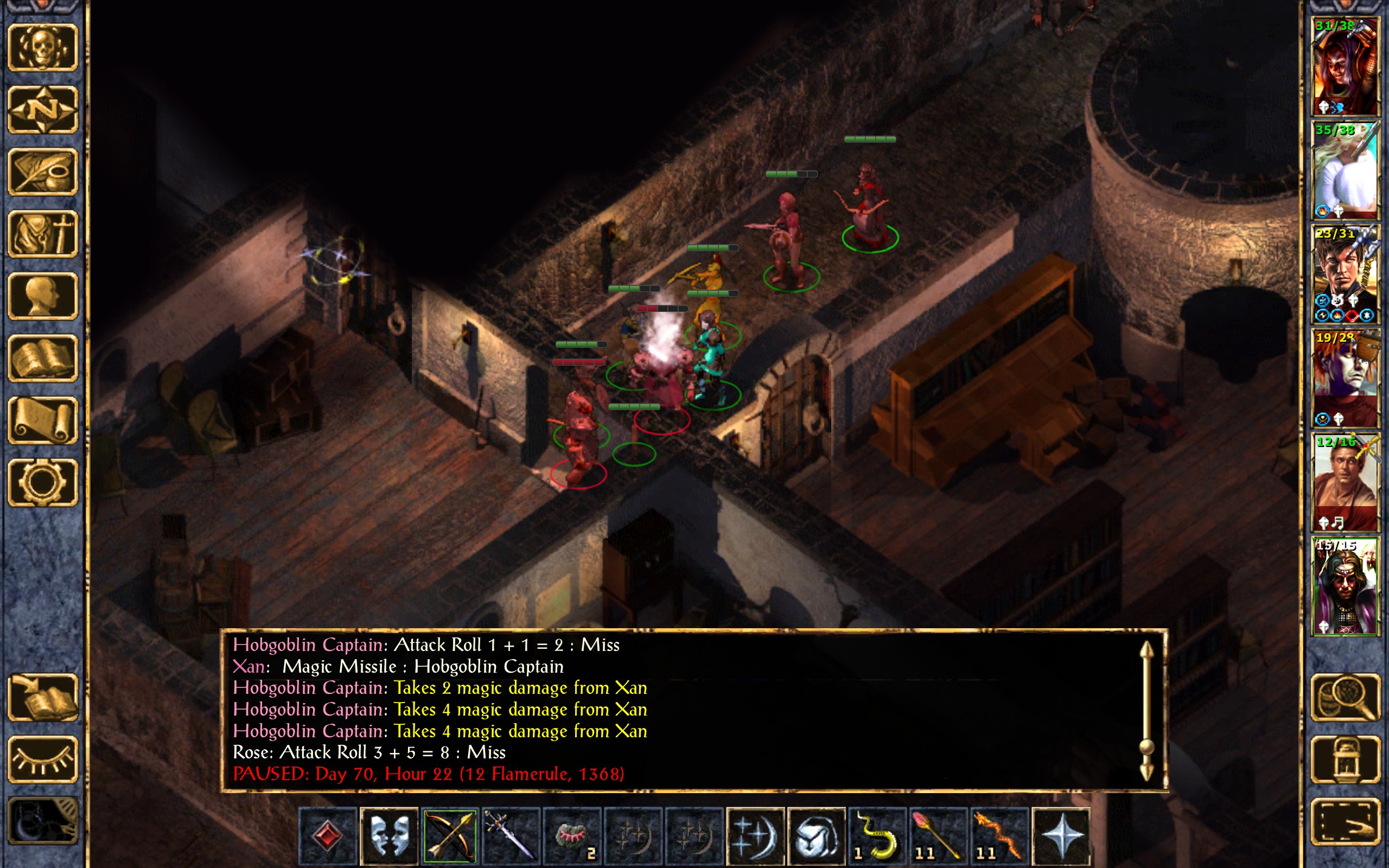This screenshot has width=1389, height=868.
Task: Open special abilities star button
Action: 1060,836
